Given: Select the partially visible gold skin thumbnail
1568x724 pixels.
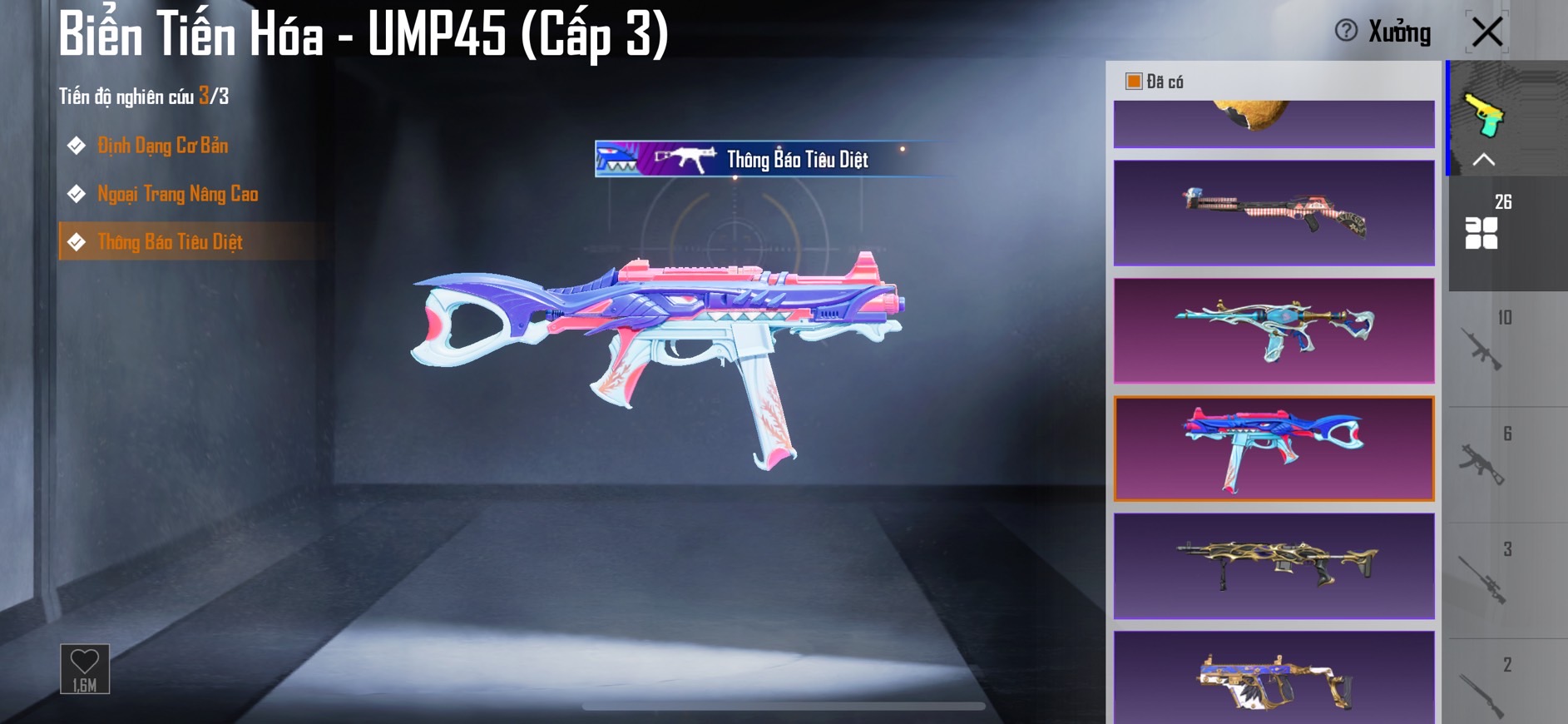Looking at the screenshot, I should click(1274, 124).
